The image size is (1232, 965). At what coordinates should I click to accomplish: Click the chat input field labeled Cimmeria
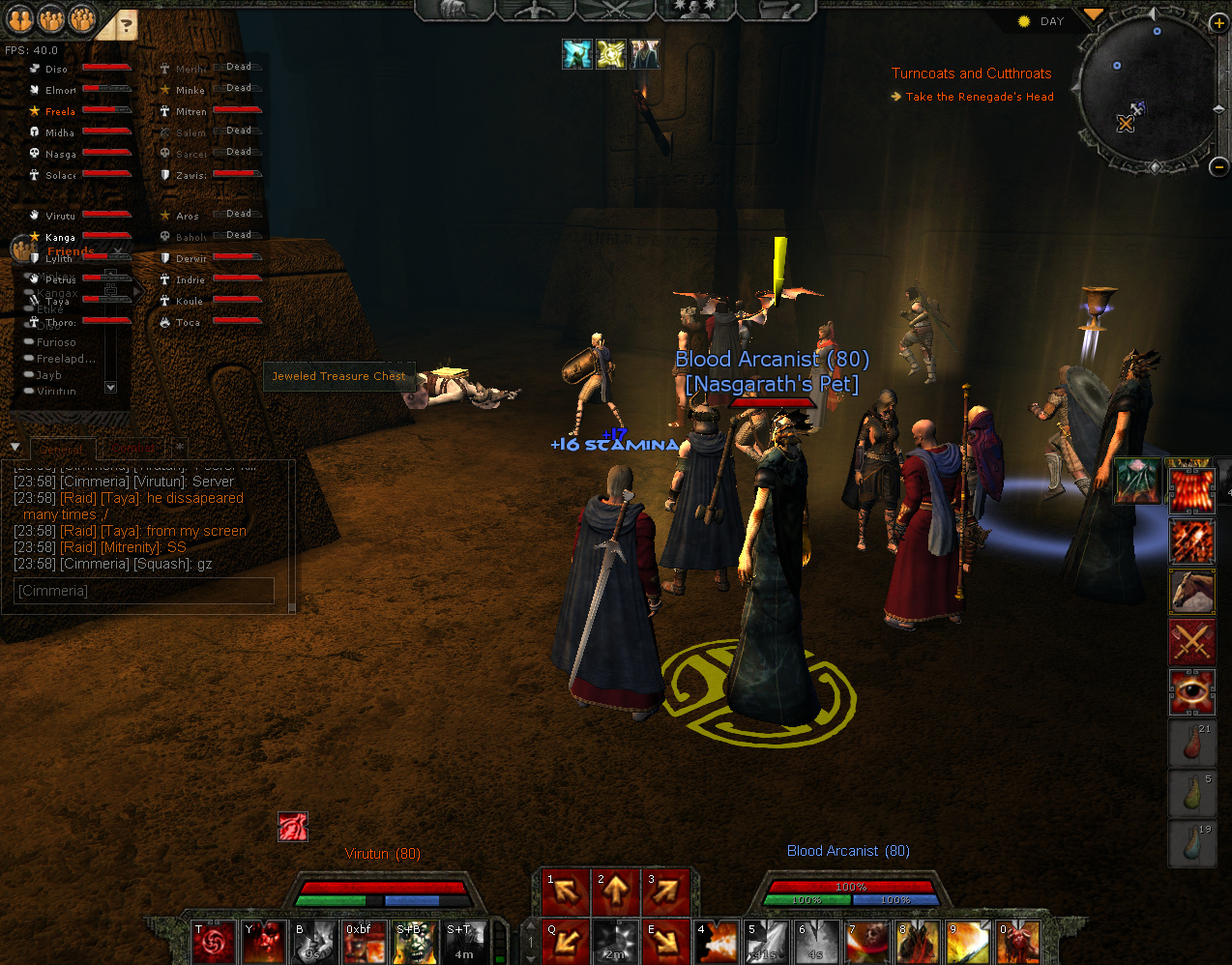pyautogui.click(x=145, y=591)
